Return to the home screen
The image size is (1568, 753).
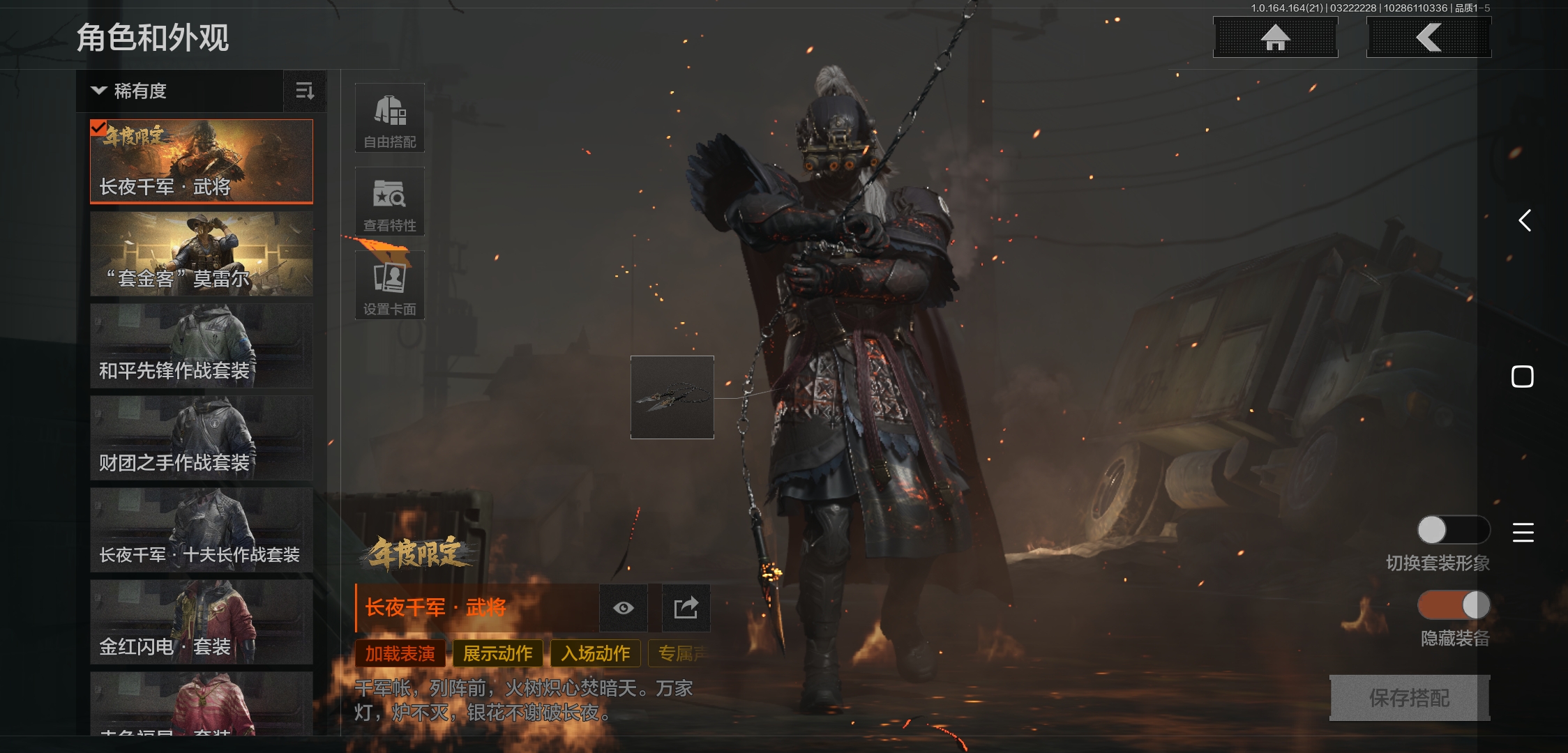[1275, 38]
